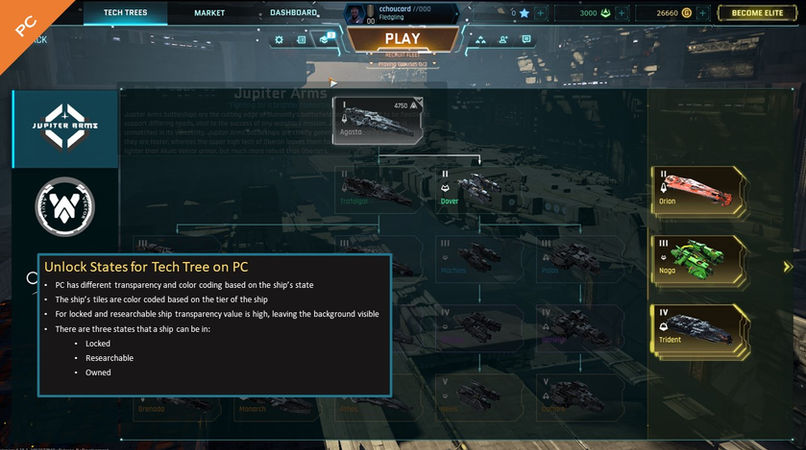Open settings via the gear icon
Image resolution: width=806 pixels, height=450 pixels.
click(x=278, y=40)
